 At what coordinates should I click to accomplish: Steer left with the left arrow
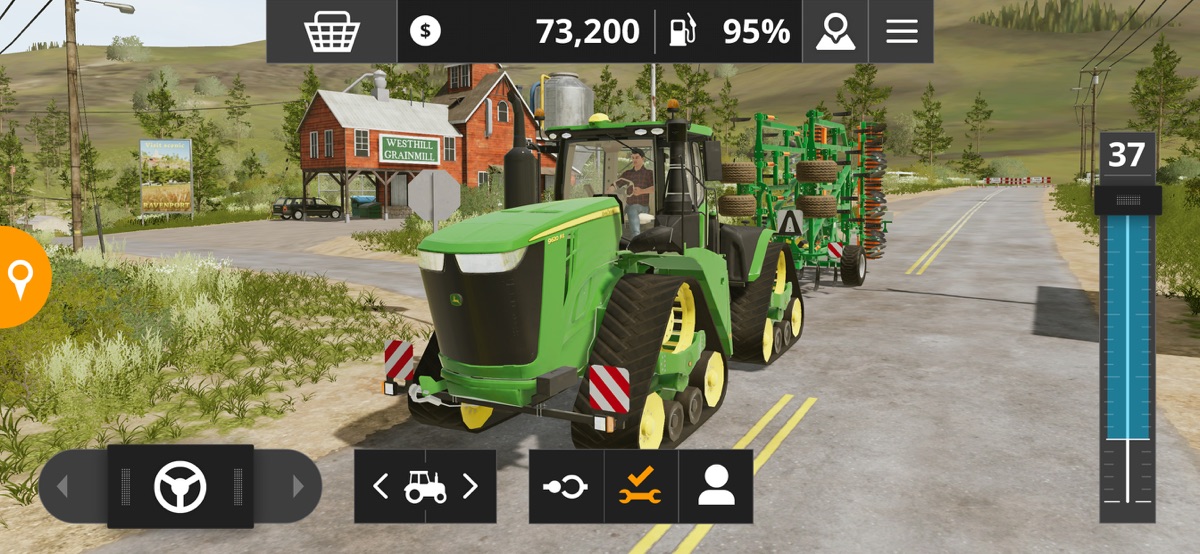[x=62, y=487]
